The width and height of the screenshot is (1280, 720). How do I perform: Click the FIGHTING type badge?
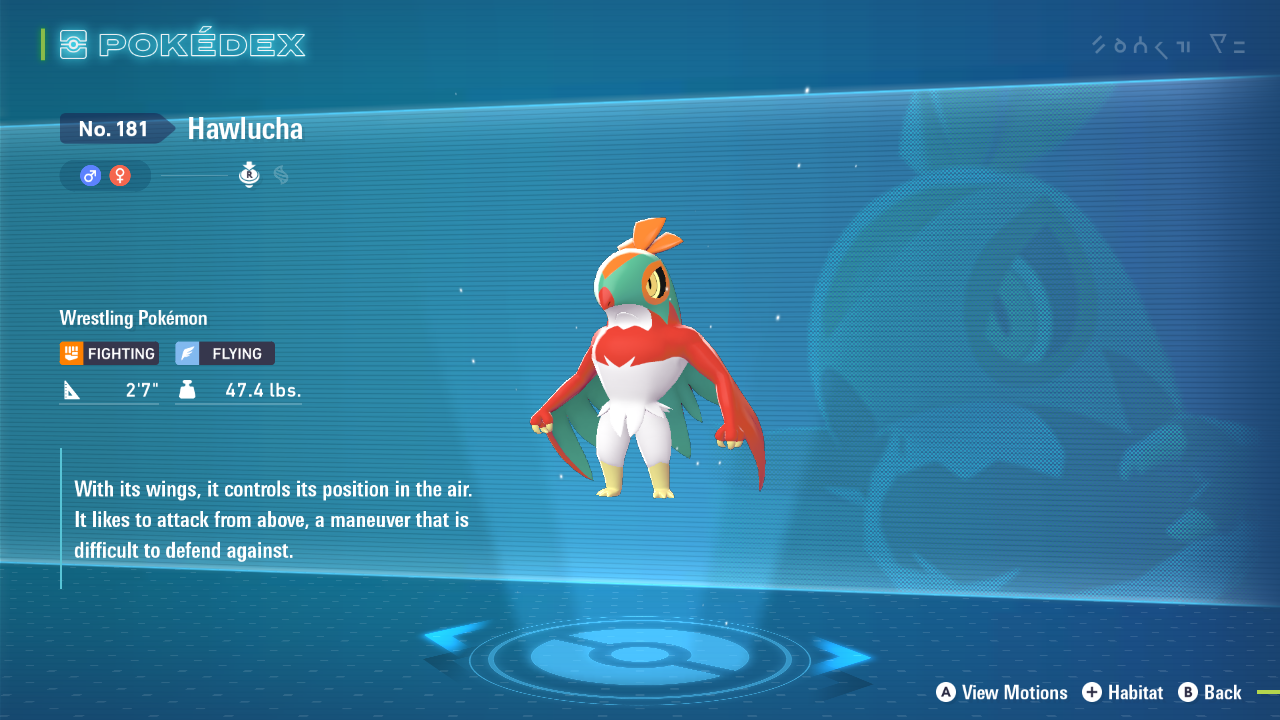109,353
